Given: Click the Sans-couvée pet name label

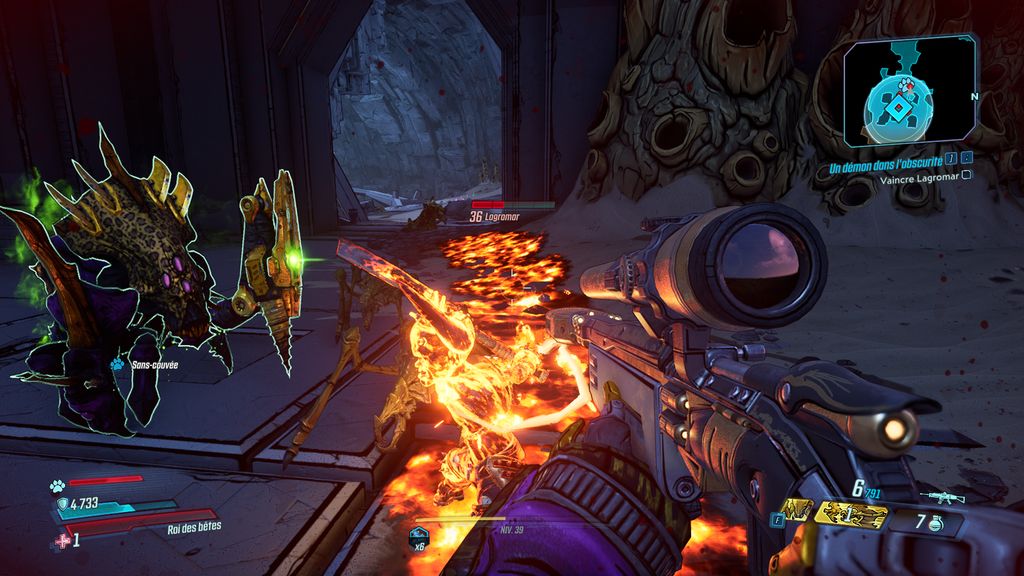Looking at the screenshot, I should [153, 366].
